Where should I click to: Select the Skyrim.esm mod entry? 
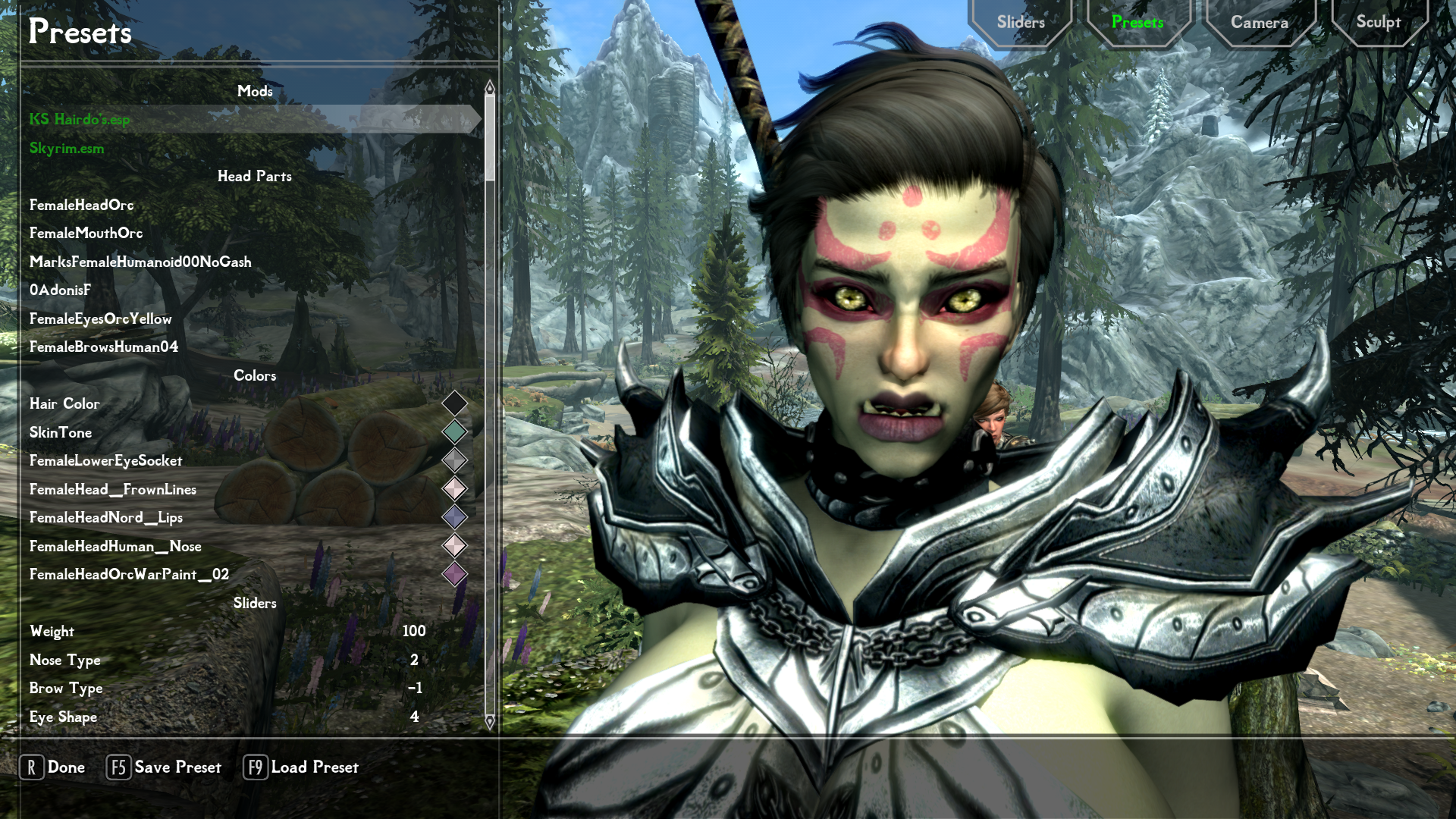tap(67, 149)
